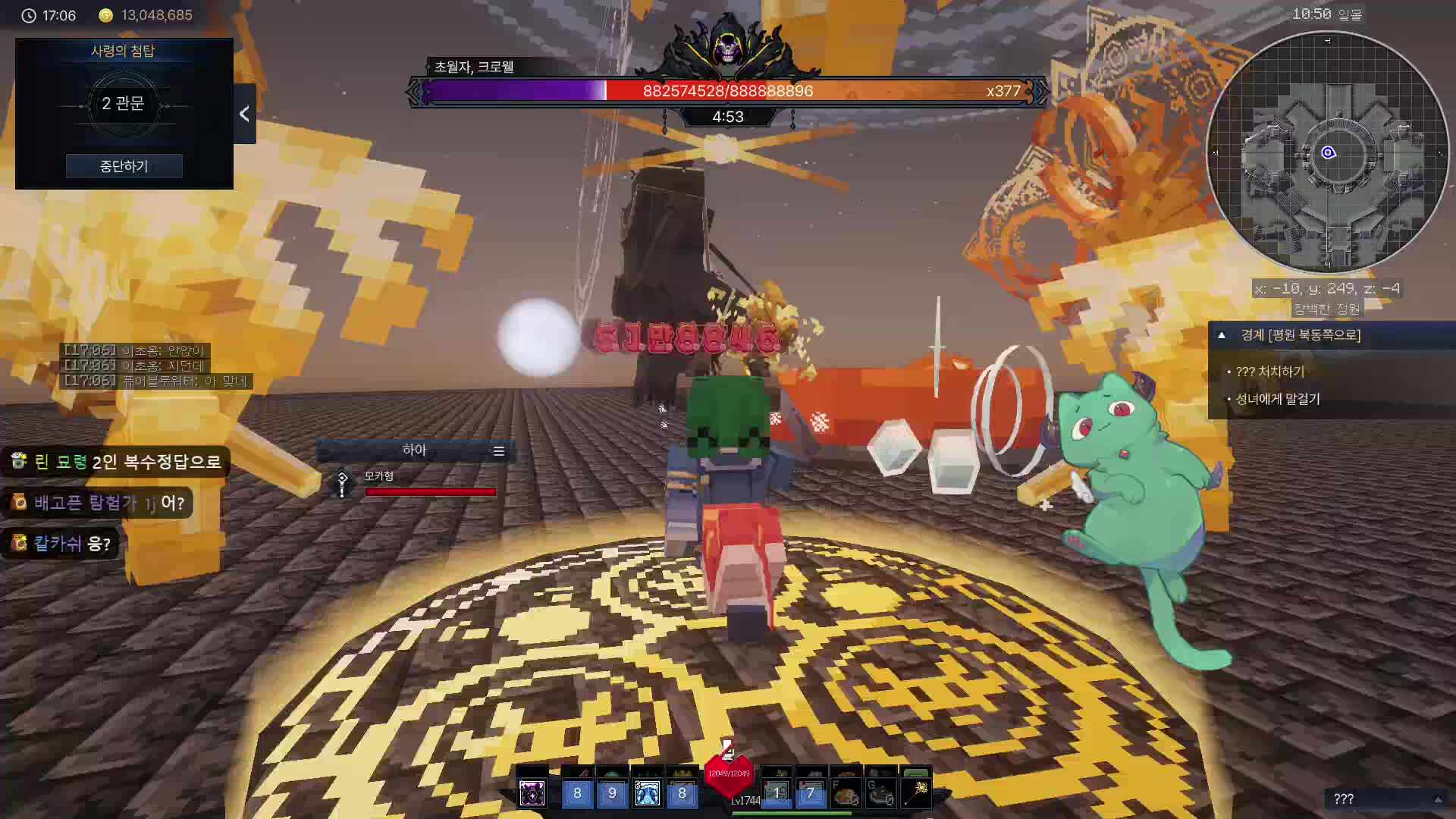Open the 하아 party panel menu icon
Viewport: 1456px width, 819px height.
click(x=498, y=451)
